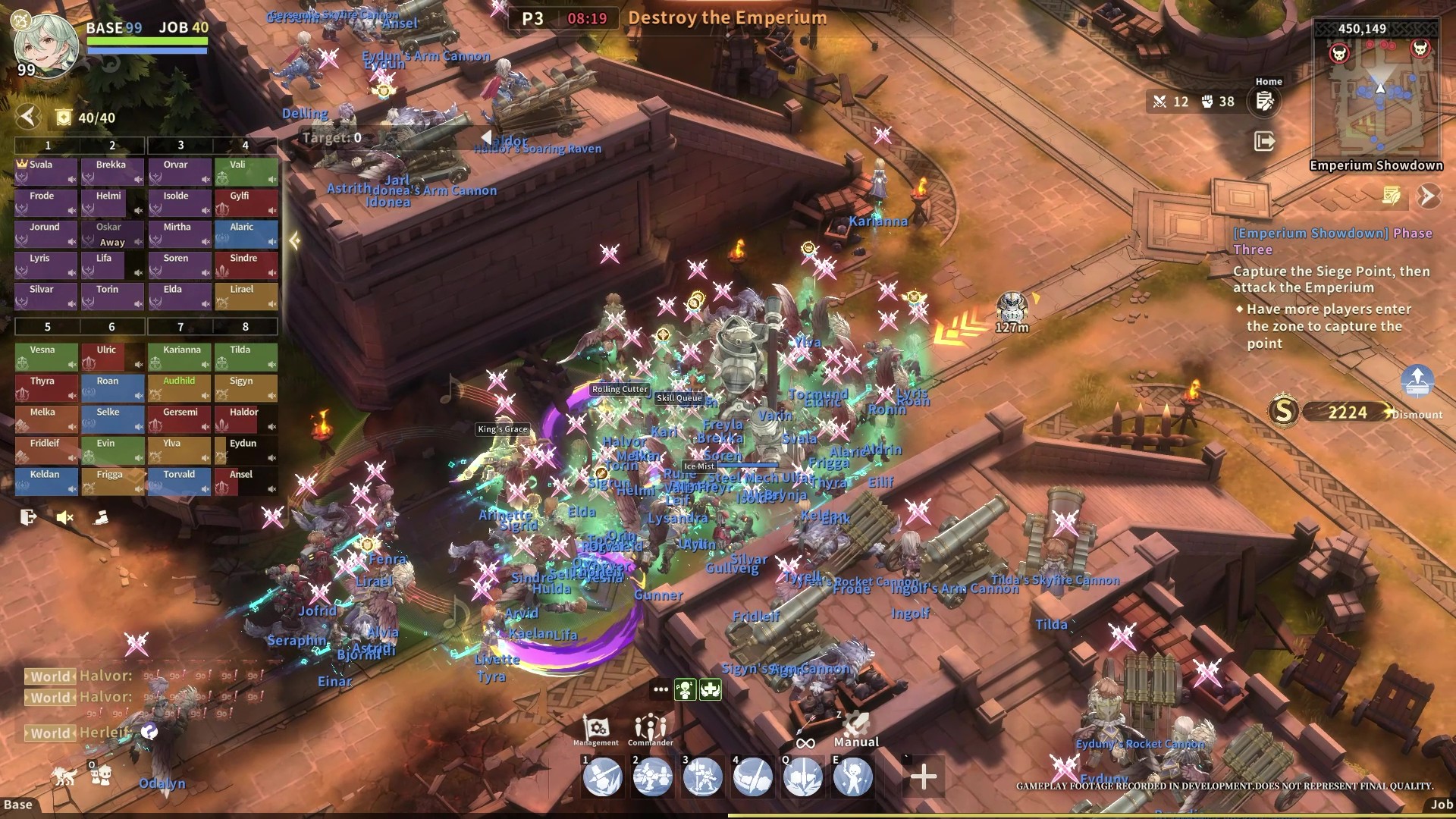Click the Home button icon
The height and width of the screenshot is (819, 1456).
pos(1265,102)
